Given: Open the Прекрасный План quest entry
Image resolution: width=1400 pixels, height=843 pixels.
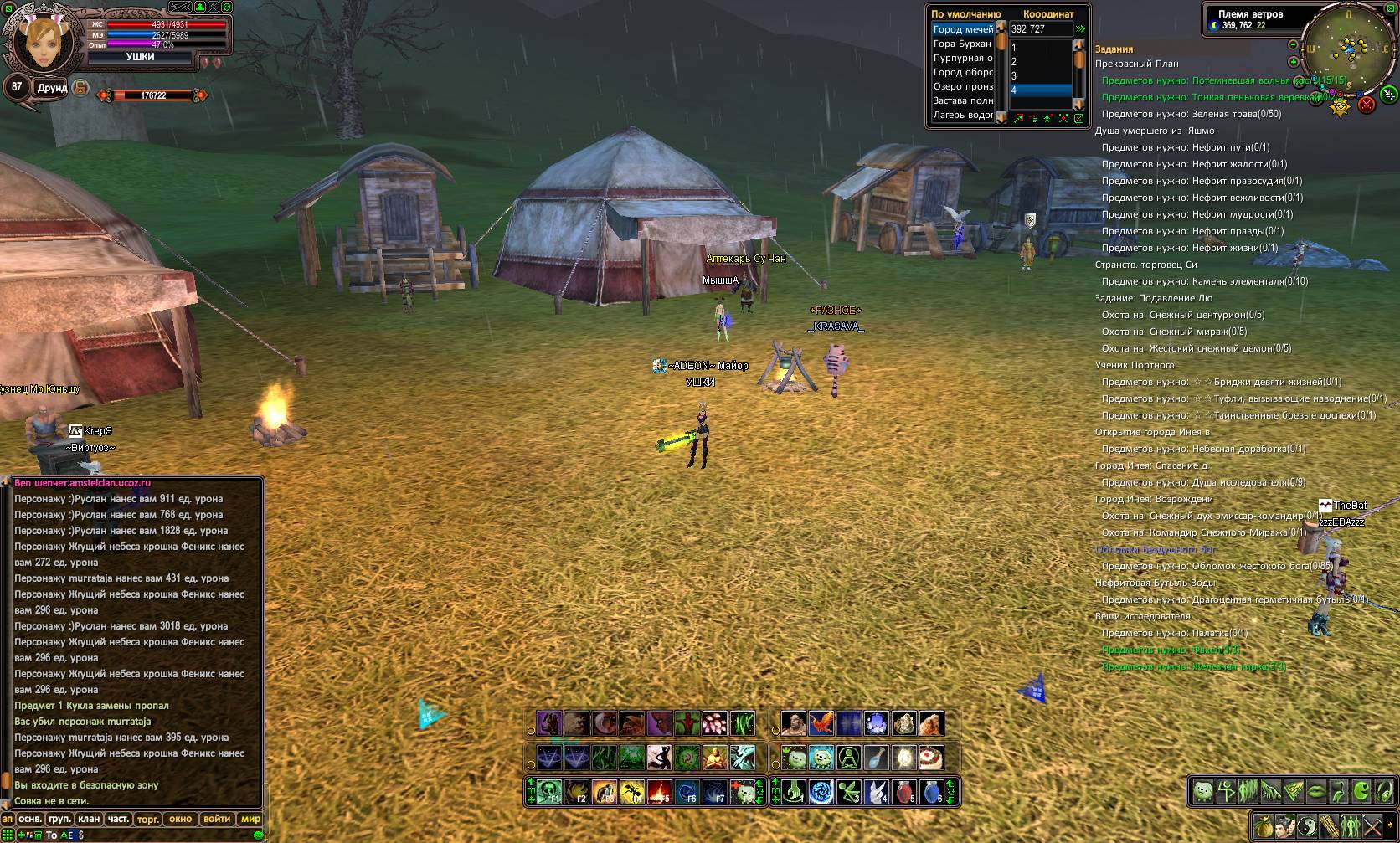Looking at the screenshot, I should (x=1136, y=64).
